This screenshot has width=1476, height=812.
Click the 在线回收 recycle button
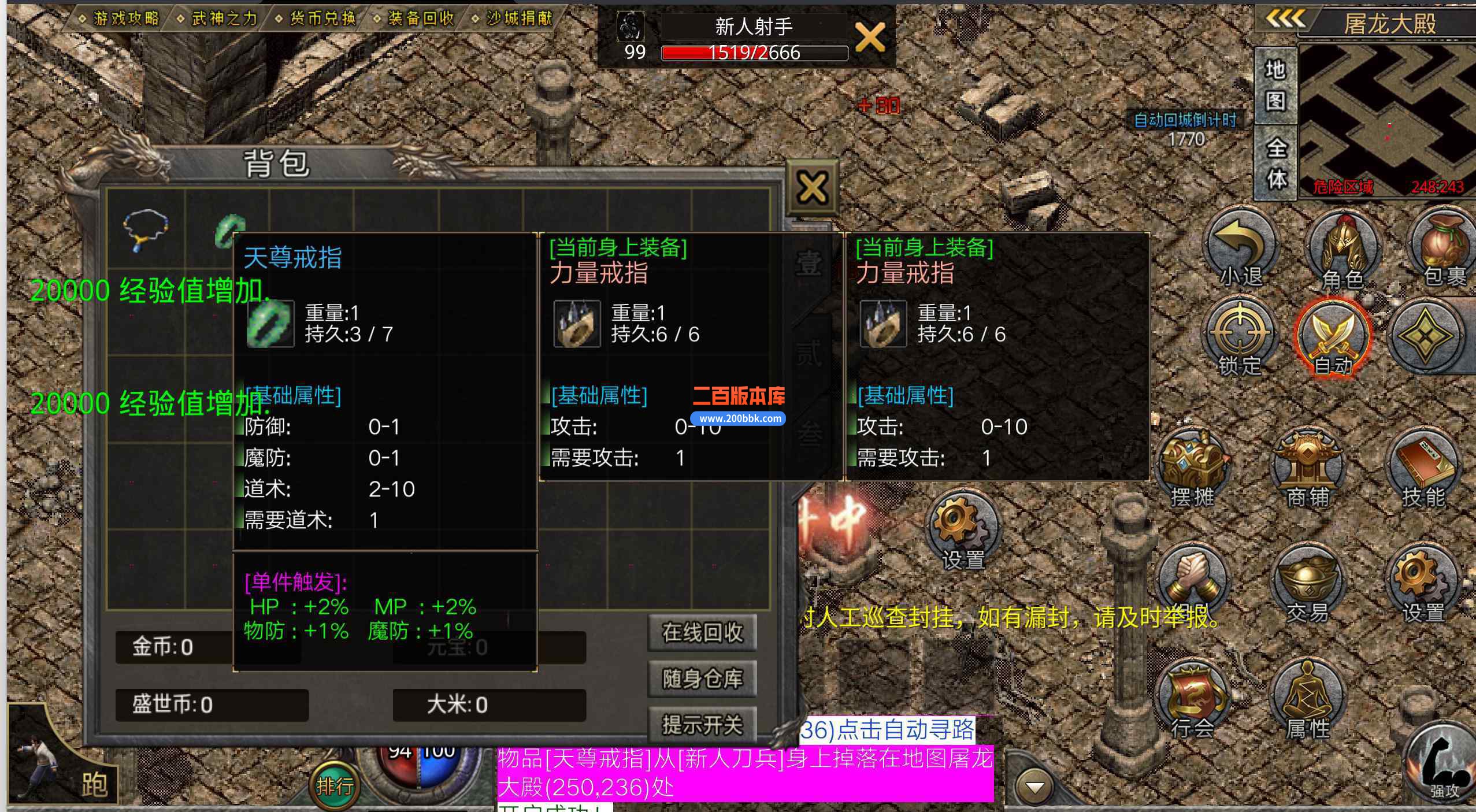(702, 632)
